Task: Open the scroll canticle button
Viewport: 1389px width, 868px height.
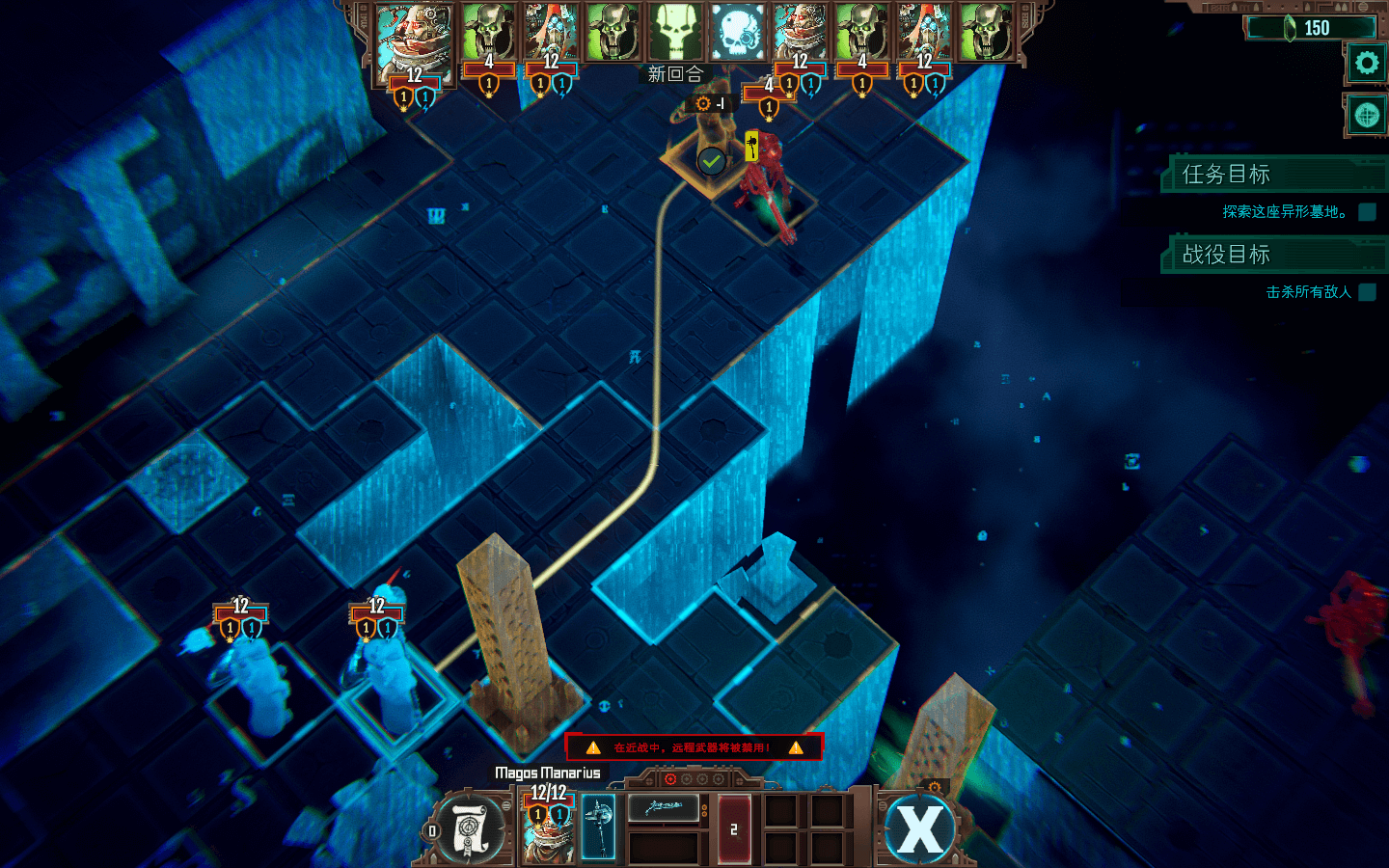Action: pyautogui.click(x=470, y=828)
